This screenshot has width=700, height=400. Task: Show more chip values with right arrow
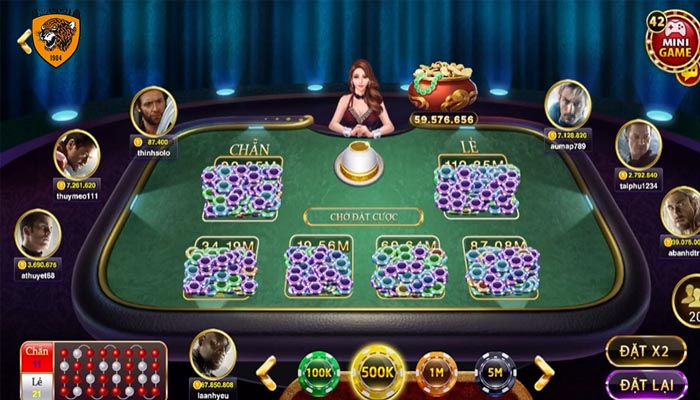pos(543,372)
